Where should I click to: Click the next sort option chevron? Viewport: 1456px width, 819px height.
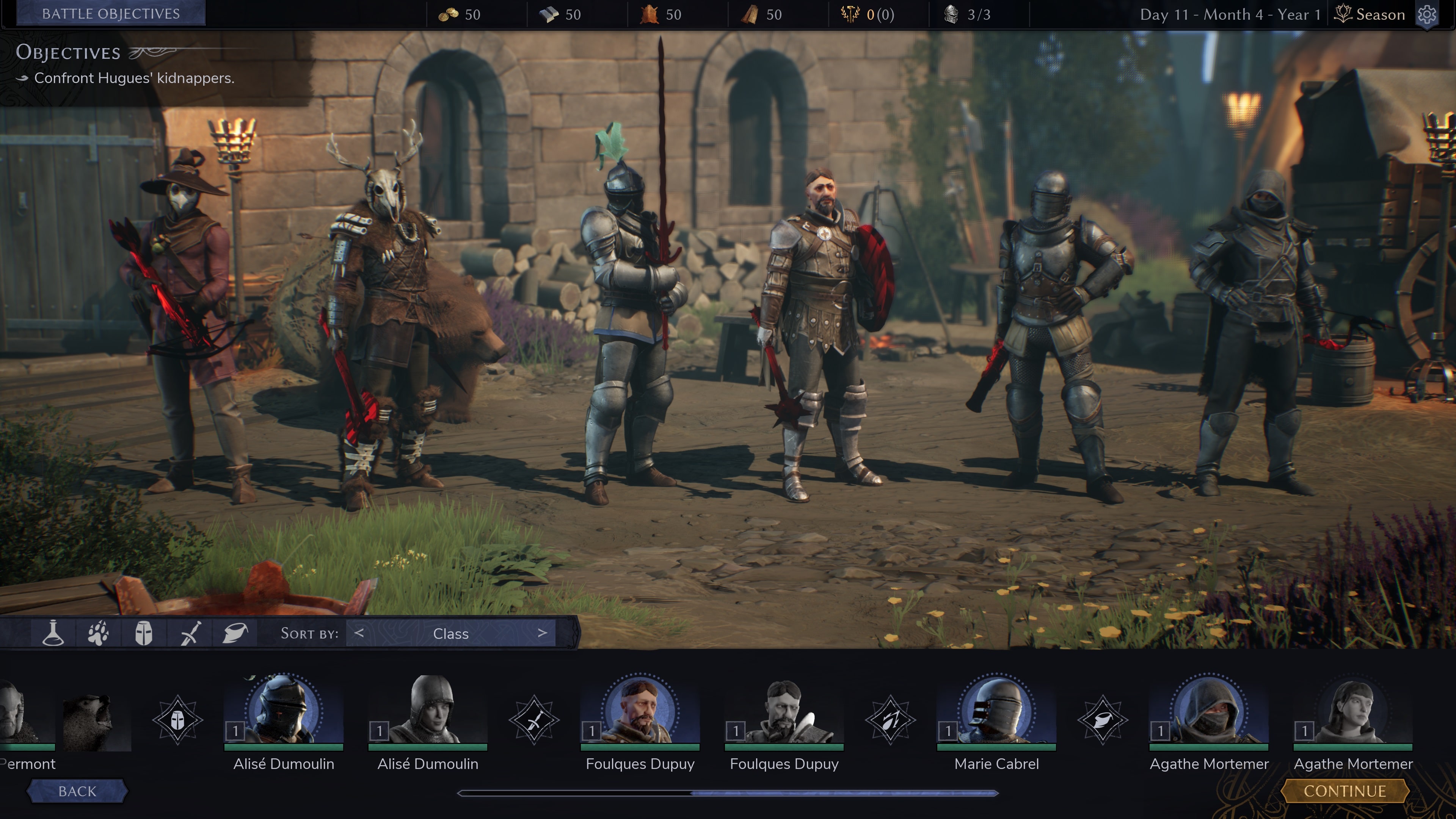click(543, 633)
